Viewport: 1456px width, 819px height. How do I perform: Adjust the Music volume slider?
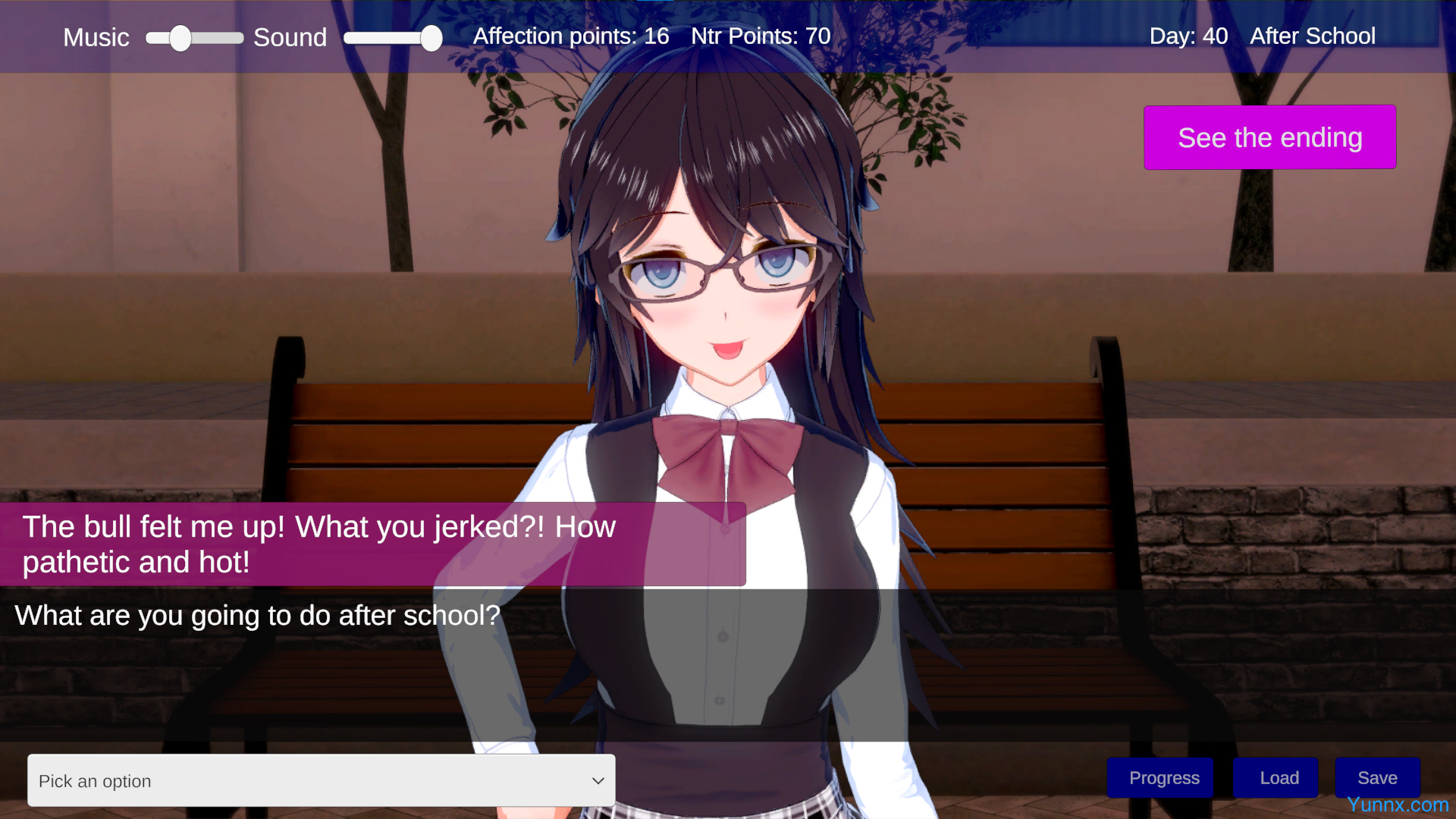coord(180,38)
